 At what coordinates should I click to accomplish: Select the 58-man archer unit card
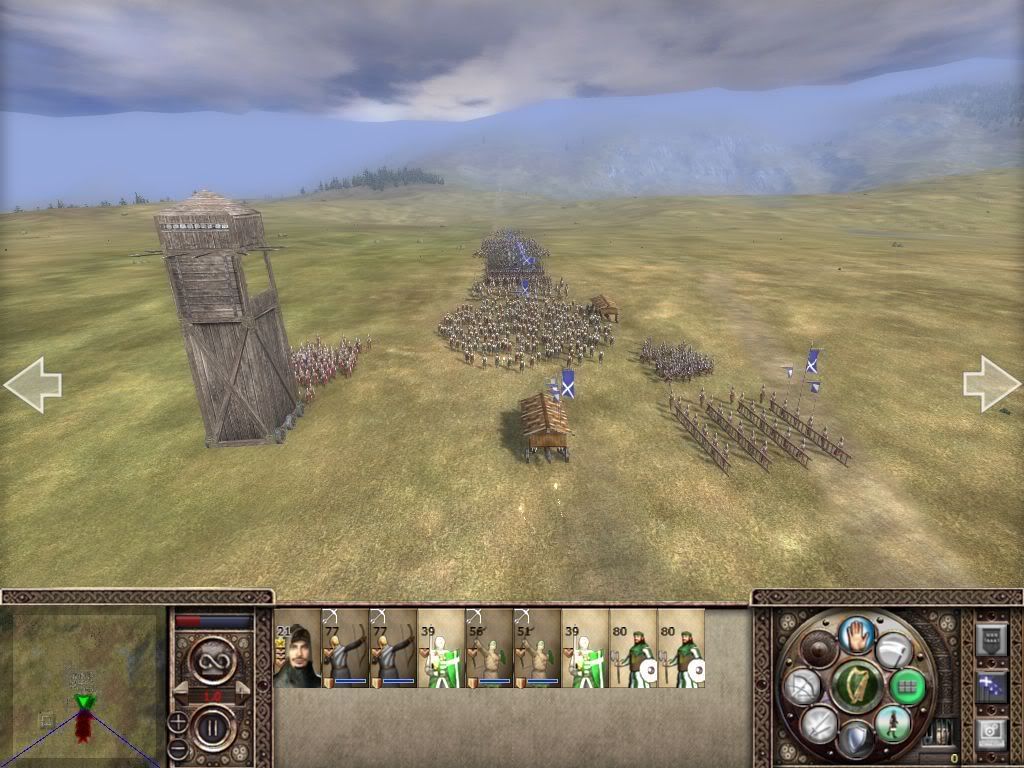point(489,648)
